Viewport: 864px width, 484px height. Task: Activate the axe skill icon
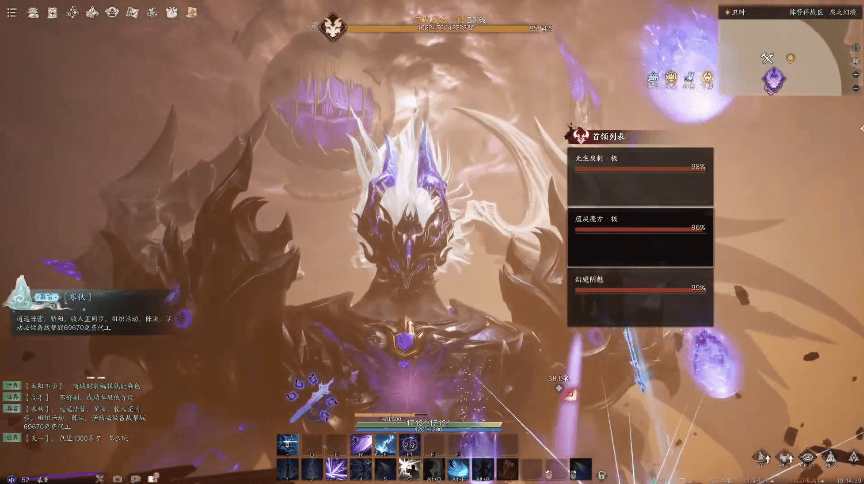506,469
